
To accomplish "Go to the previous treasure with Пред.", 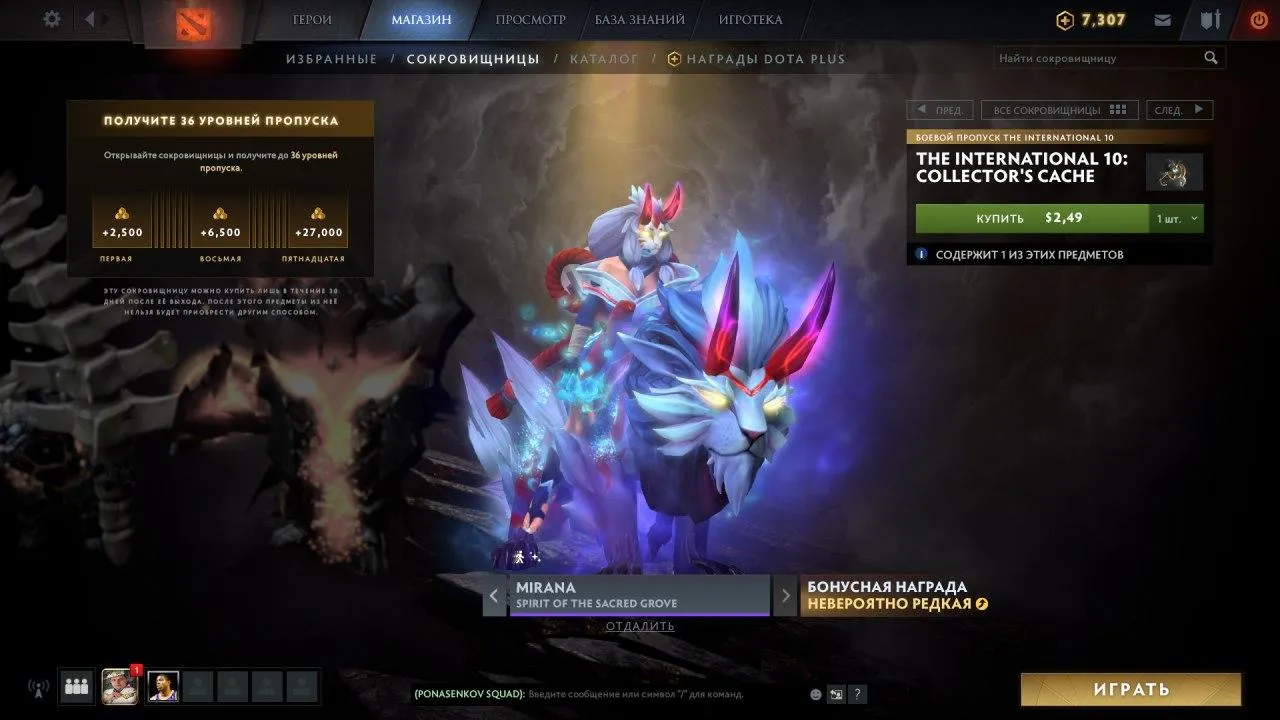I will [x=939, y=110].
